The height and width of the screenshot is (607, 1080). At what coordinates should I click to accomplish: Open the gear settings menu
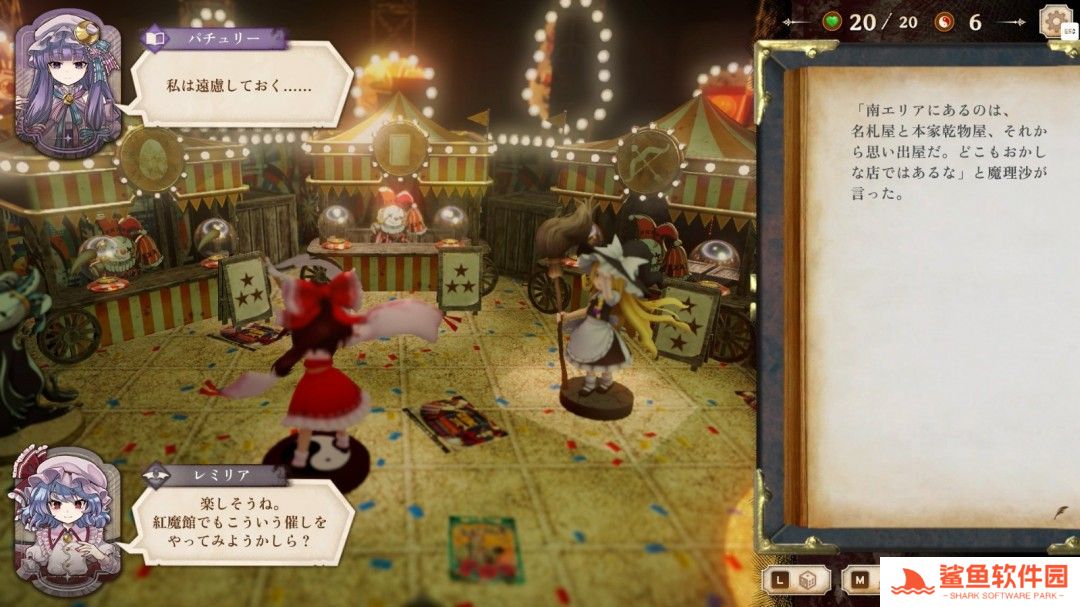click(x=1056, y=21)
